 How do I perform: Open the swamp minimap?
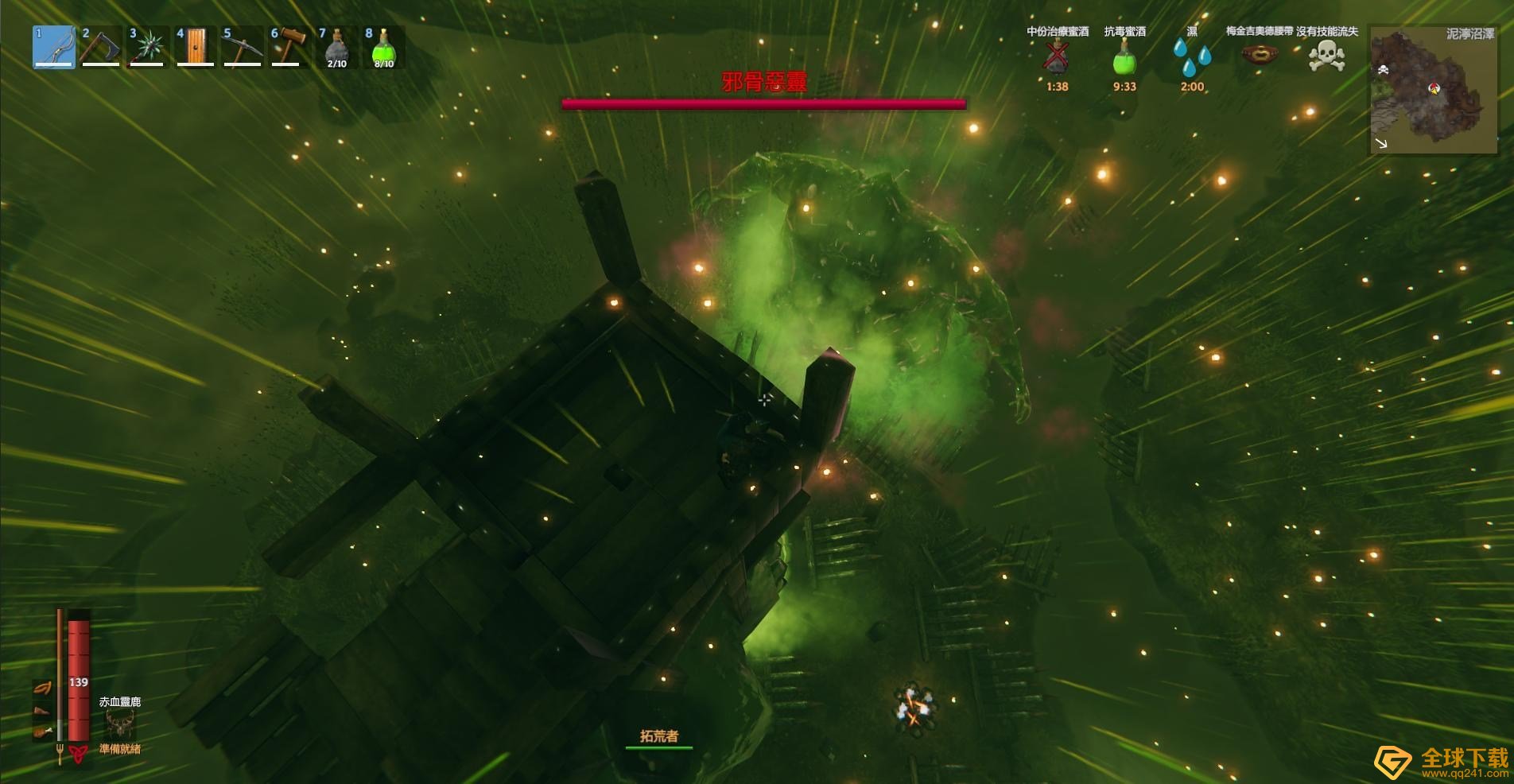[1433, 90]
